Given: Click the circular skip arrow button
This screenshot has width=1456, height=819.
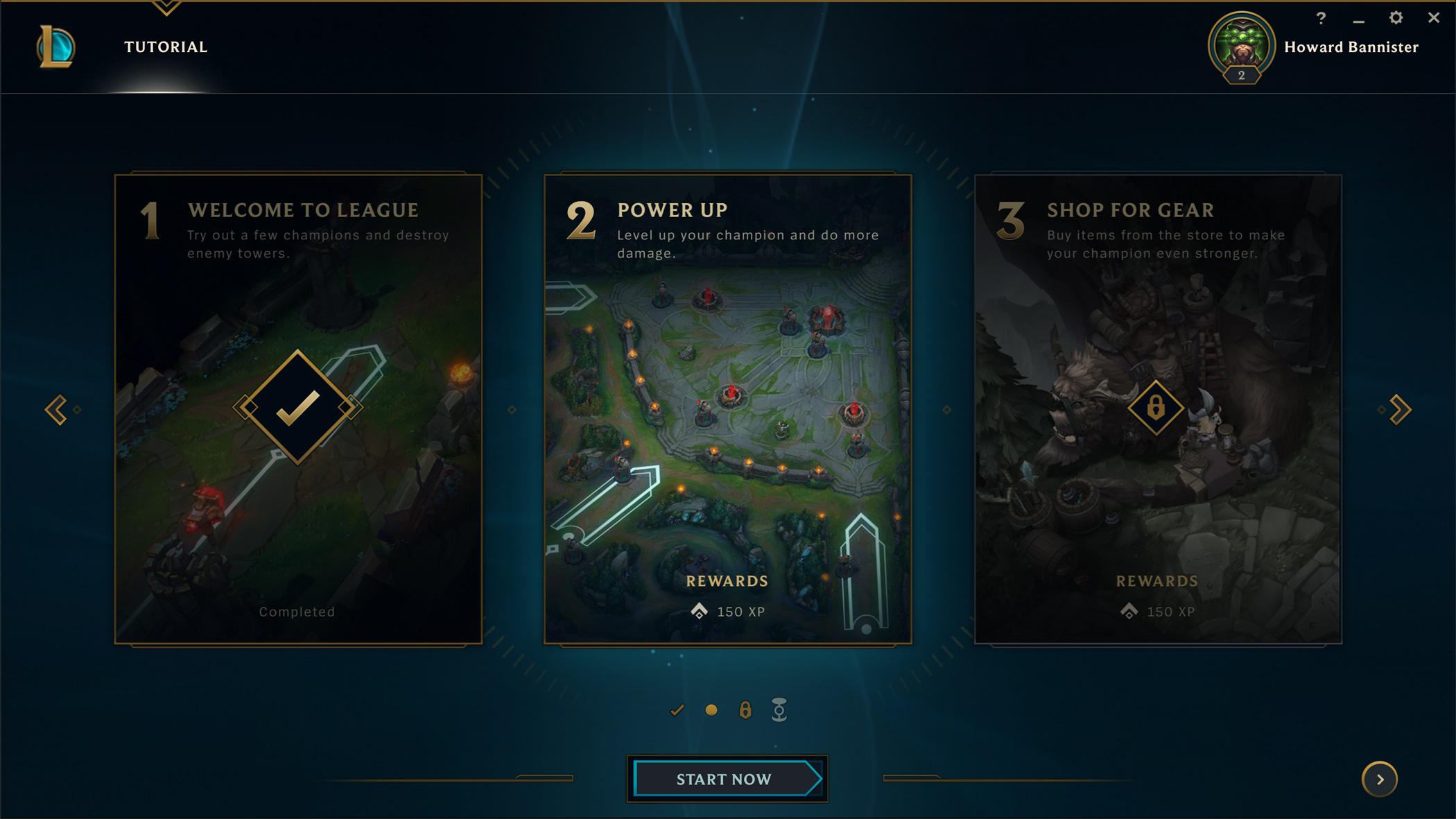Looking at the screenshot, I should pyautogui.click(x=1380, y=779).
